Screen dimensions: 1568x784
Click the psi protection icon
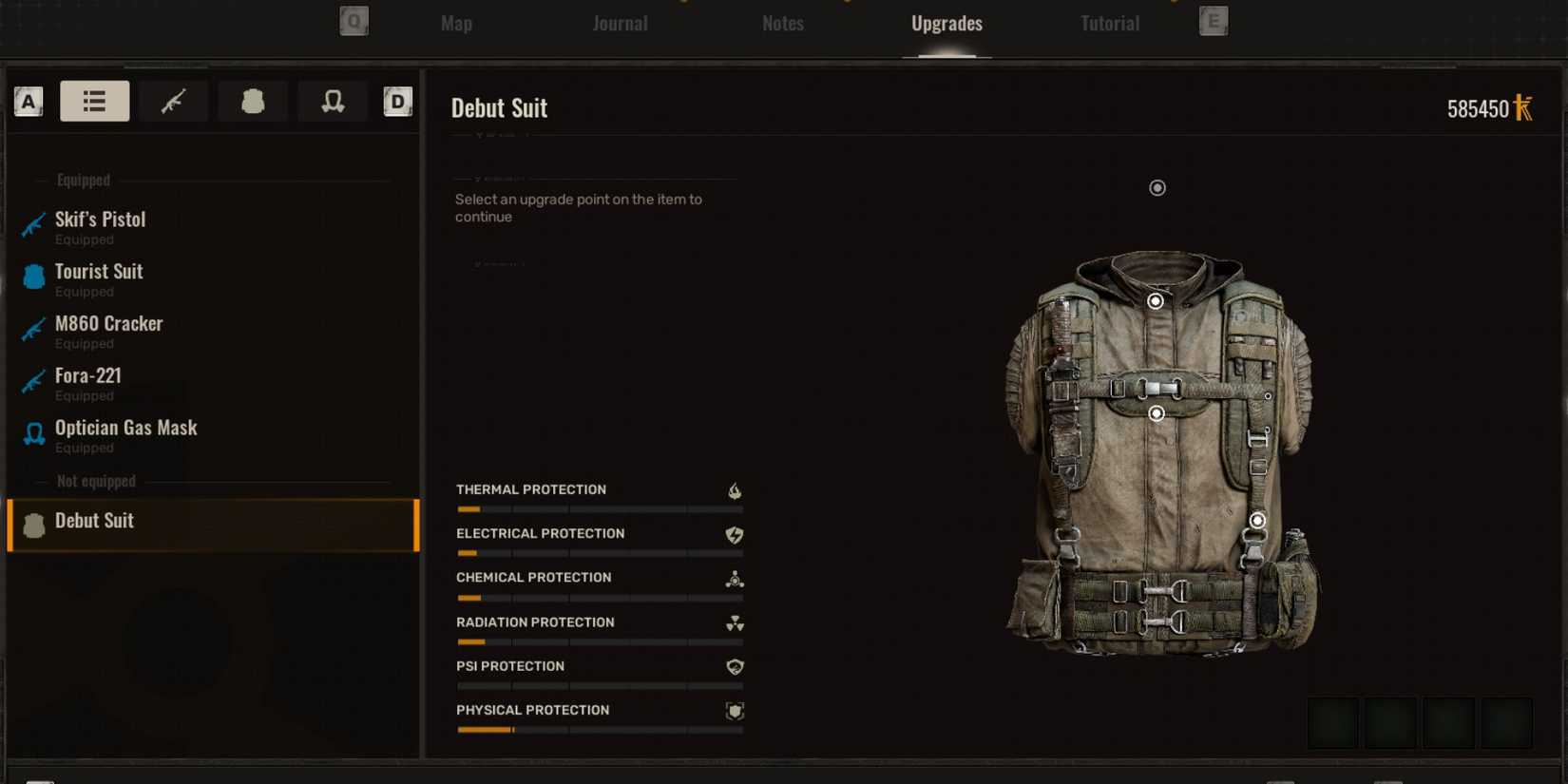tap(733, 668)
